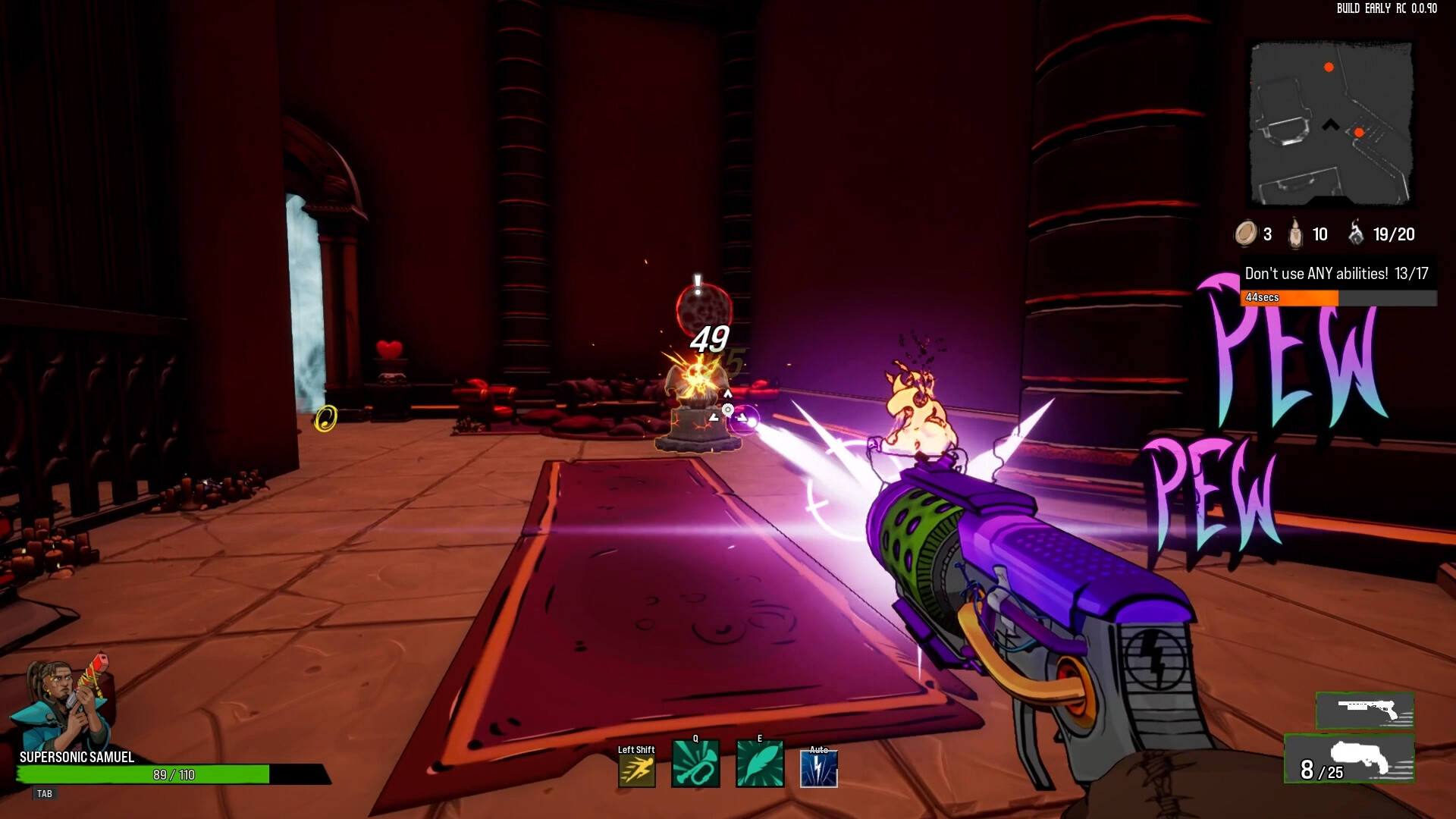The width and height of the screenshot is (1456, 819).
Task: Check the coin currency icon
Action: click(1245, 234)
